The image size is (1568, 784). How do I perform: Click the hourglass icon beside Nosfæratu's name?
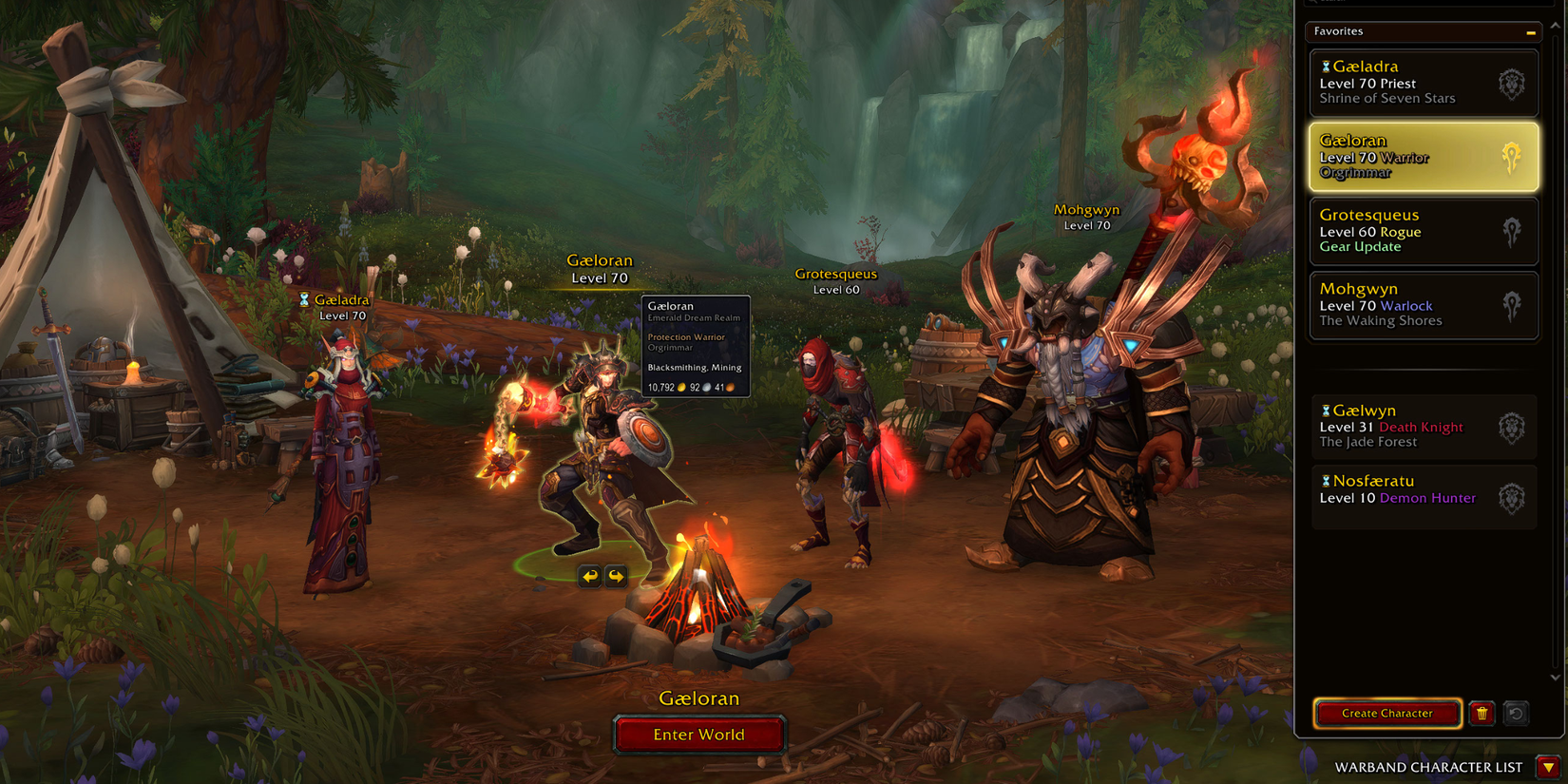point(1327,481)
